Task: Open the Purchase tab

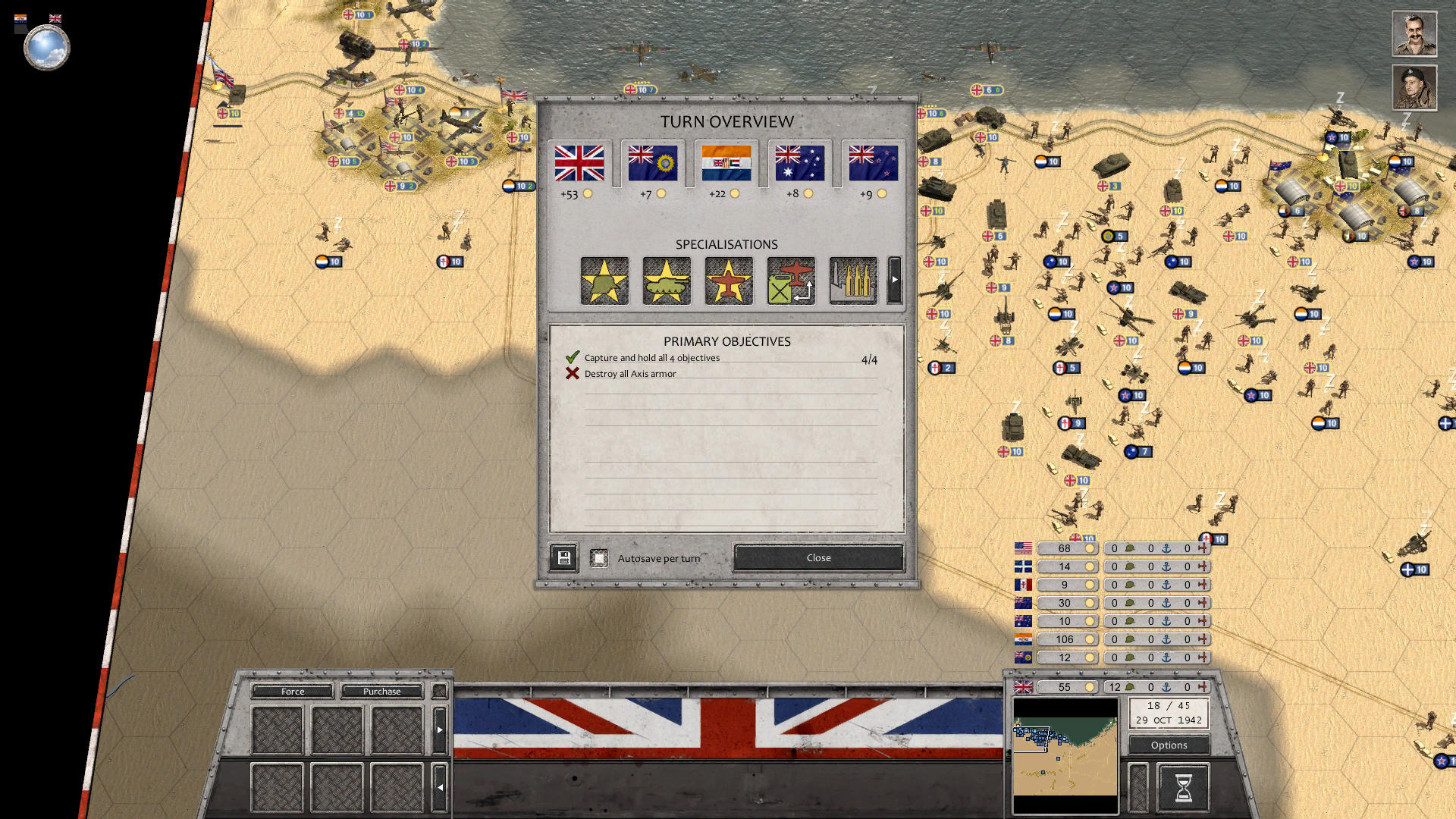Action: click(x=381, y=691)
